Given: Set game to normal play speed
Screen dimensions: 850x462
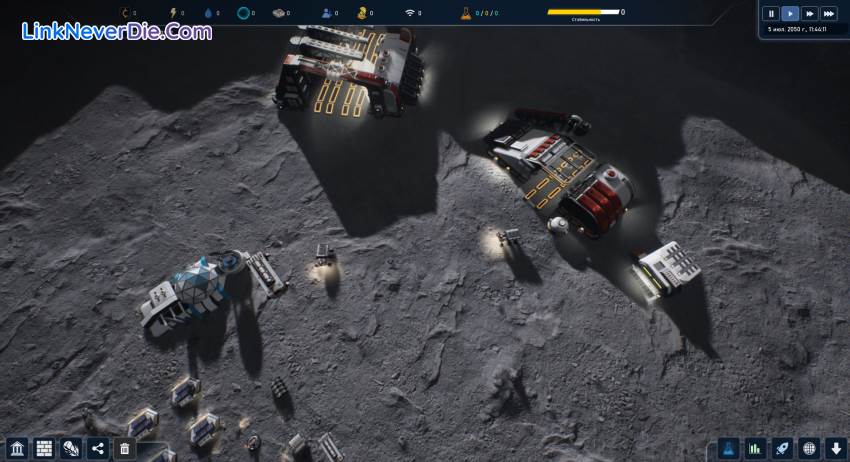Looking at the screenshot, I should [x=790, y=14].
